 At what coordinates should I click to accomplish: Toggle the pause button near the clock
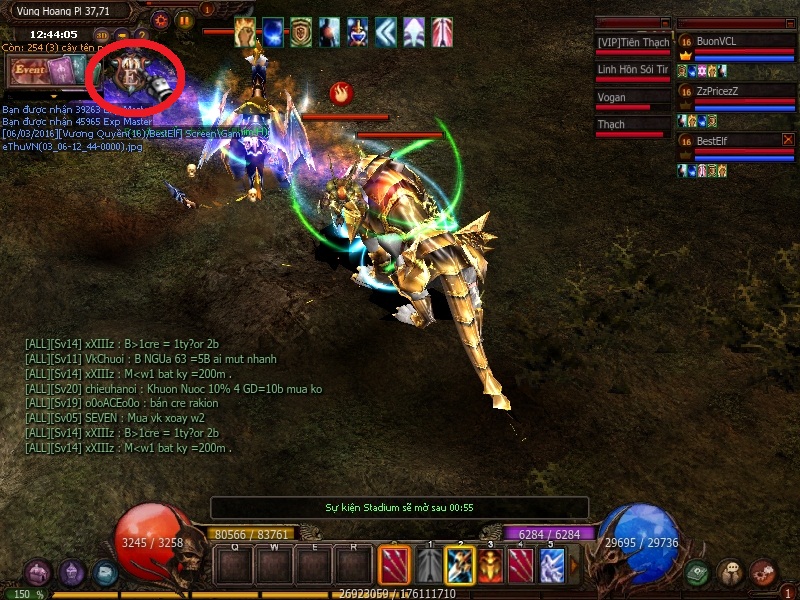pos(185,19)
